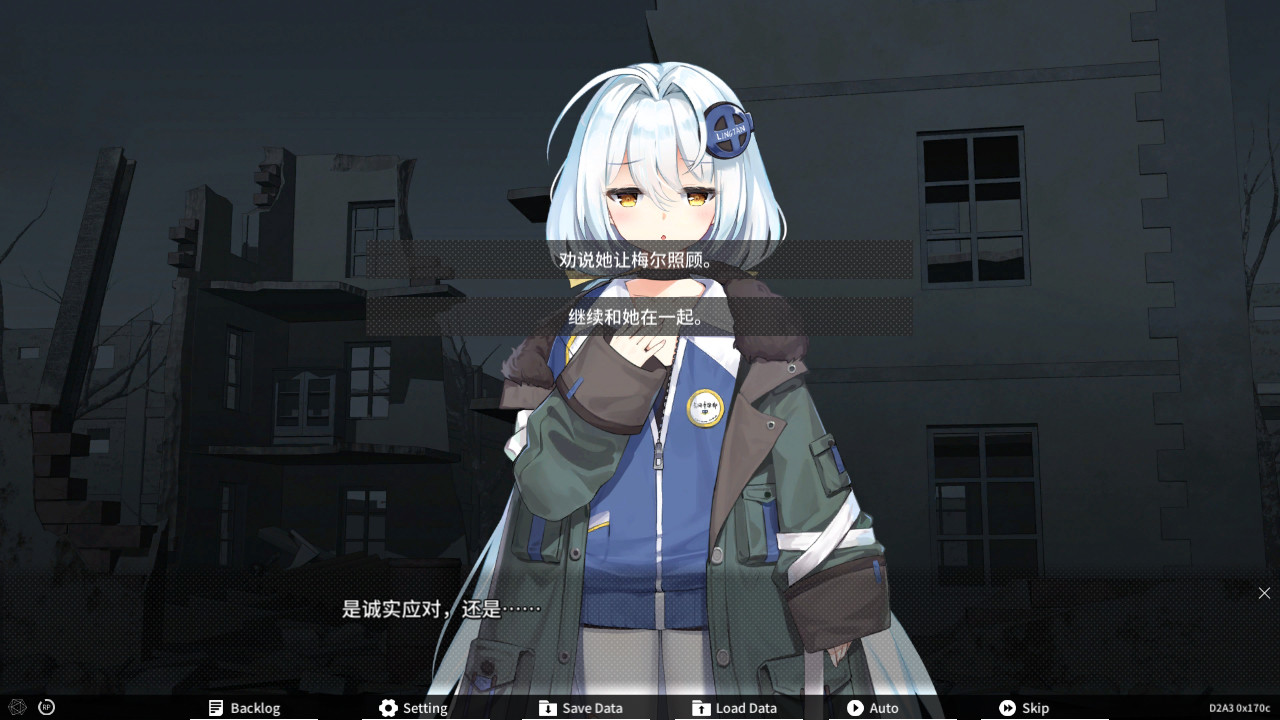
Task: Open the Save Data screen
Action: [x=580, y=708]
